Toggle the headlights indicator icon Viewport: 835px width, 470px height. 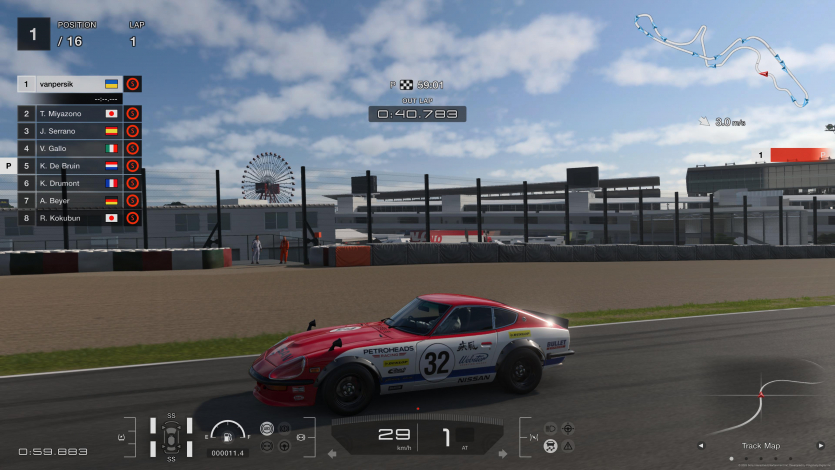click(x=550, y=428)
